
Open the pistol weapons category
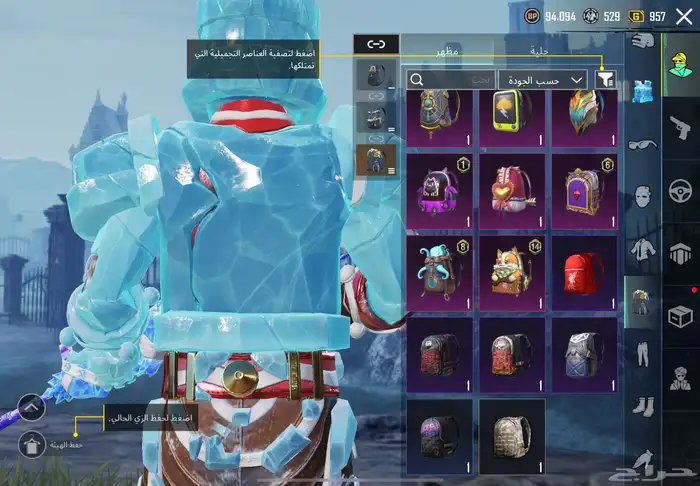(681, 127)
